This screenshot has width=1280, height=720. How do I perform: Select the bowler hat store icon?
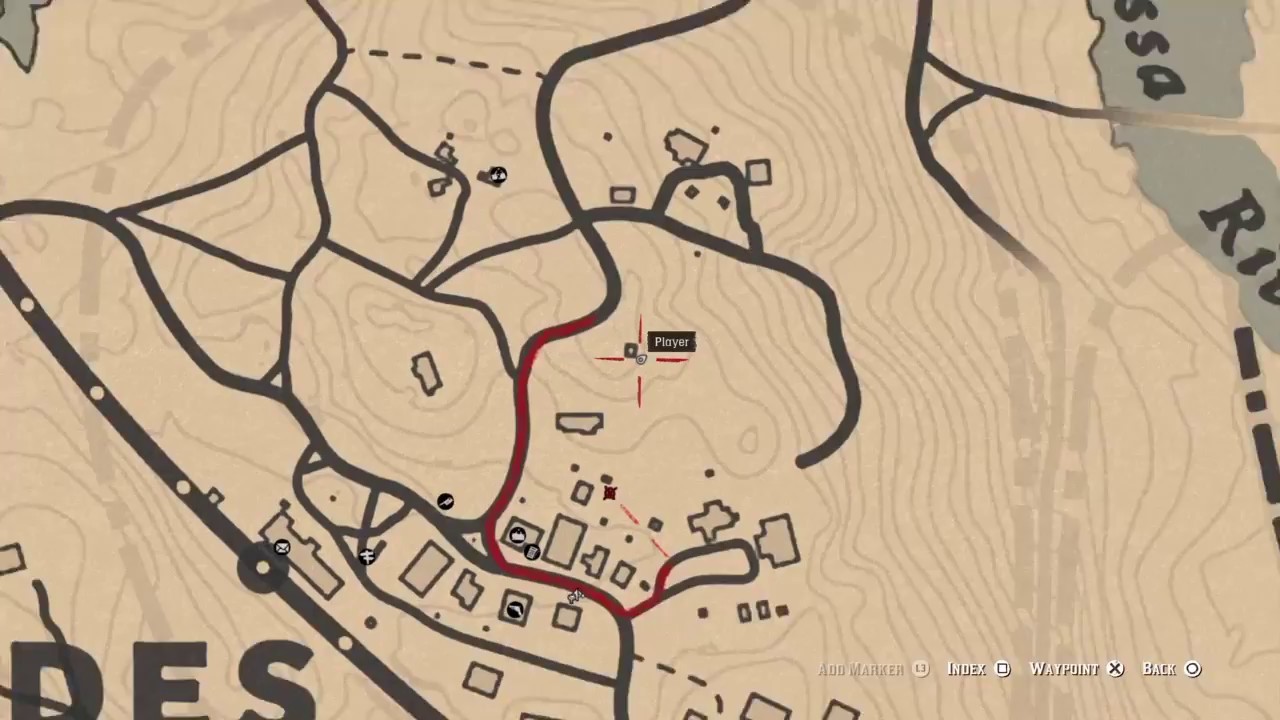517,534
